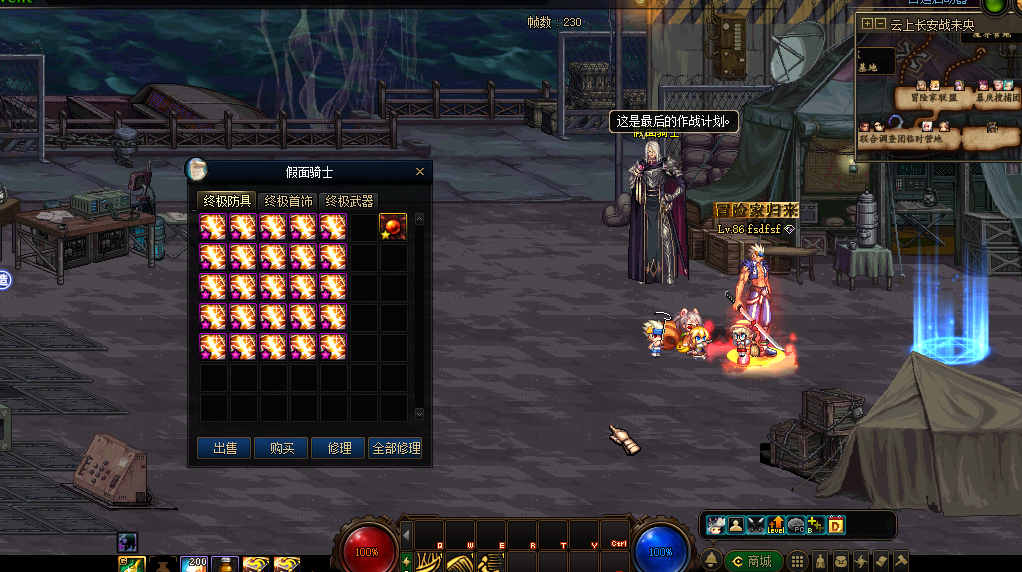Activate the 全部修理 repair-all button

click(396, 448)
